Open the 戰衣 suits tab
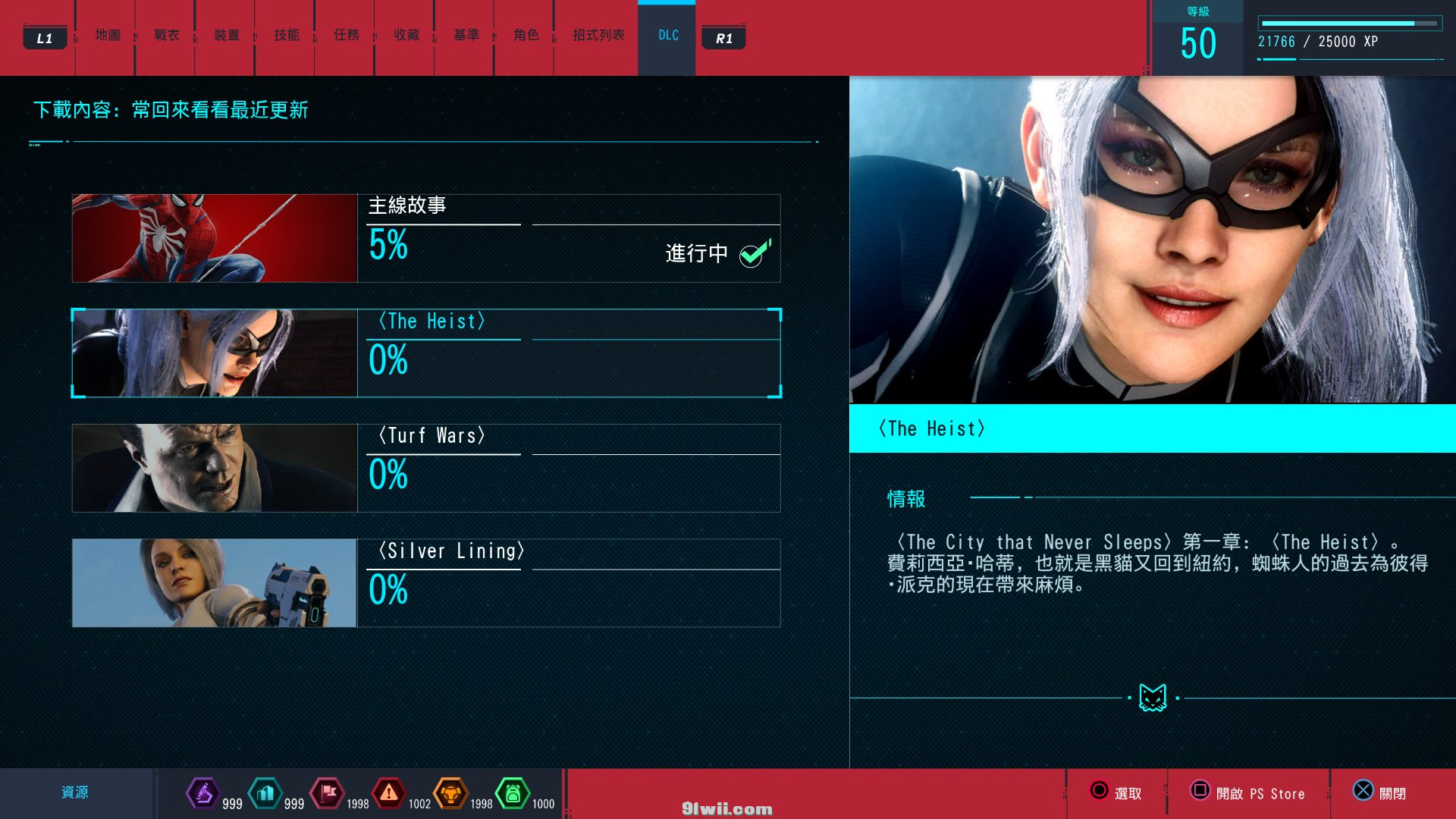Viewport: 1456px width, 819px height. tap(167, 35)
